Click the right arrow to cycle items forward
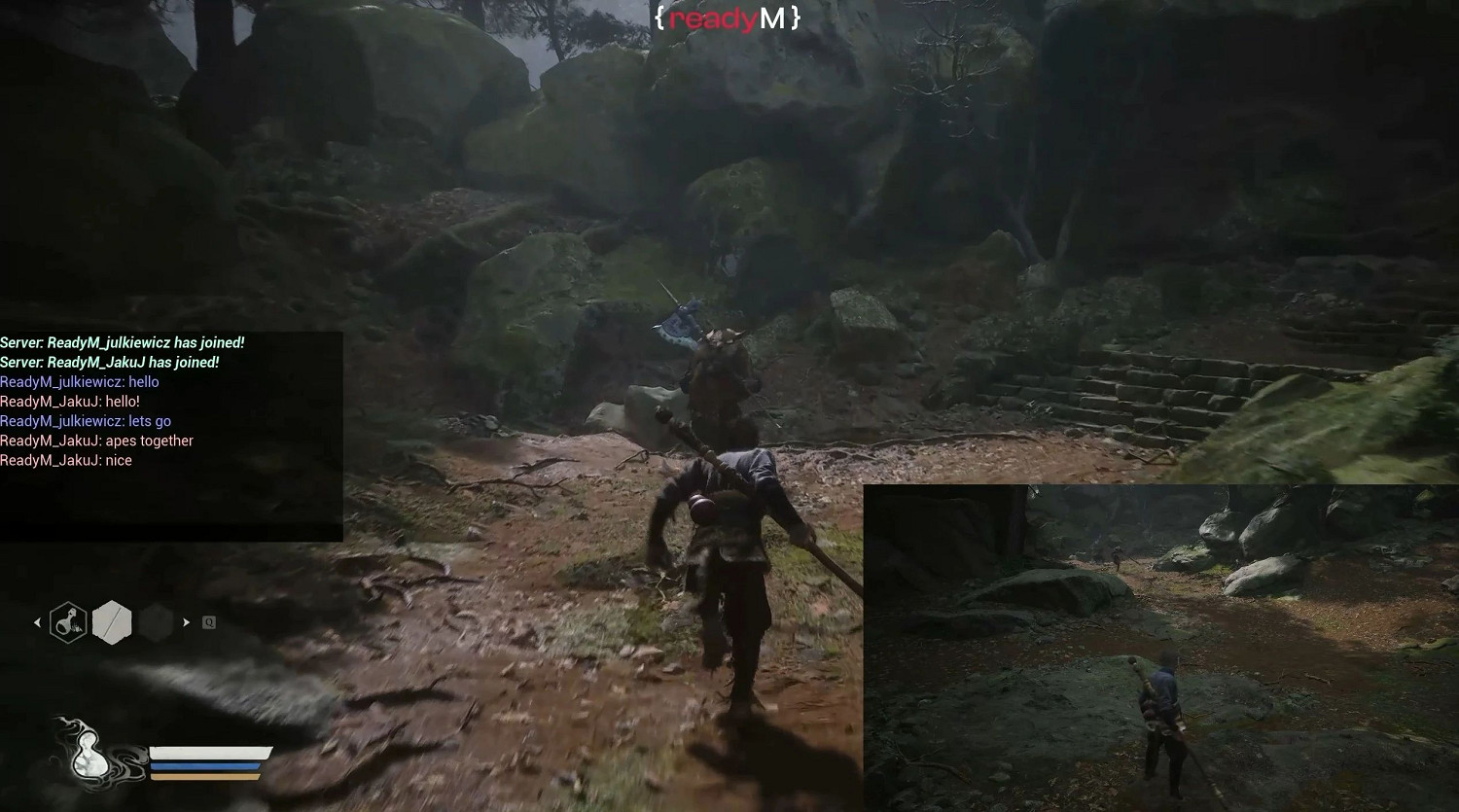1459x812 pixels. click(x=187, y=621)
